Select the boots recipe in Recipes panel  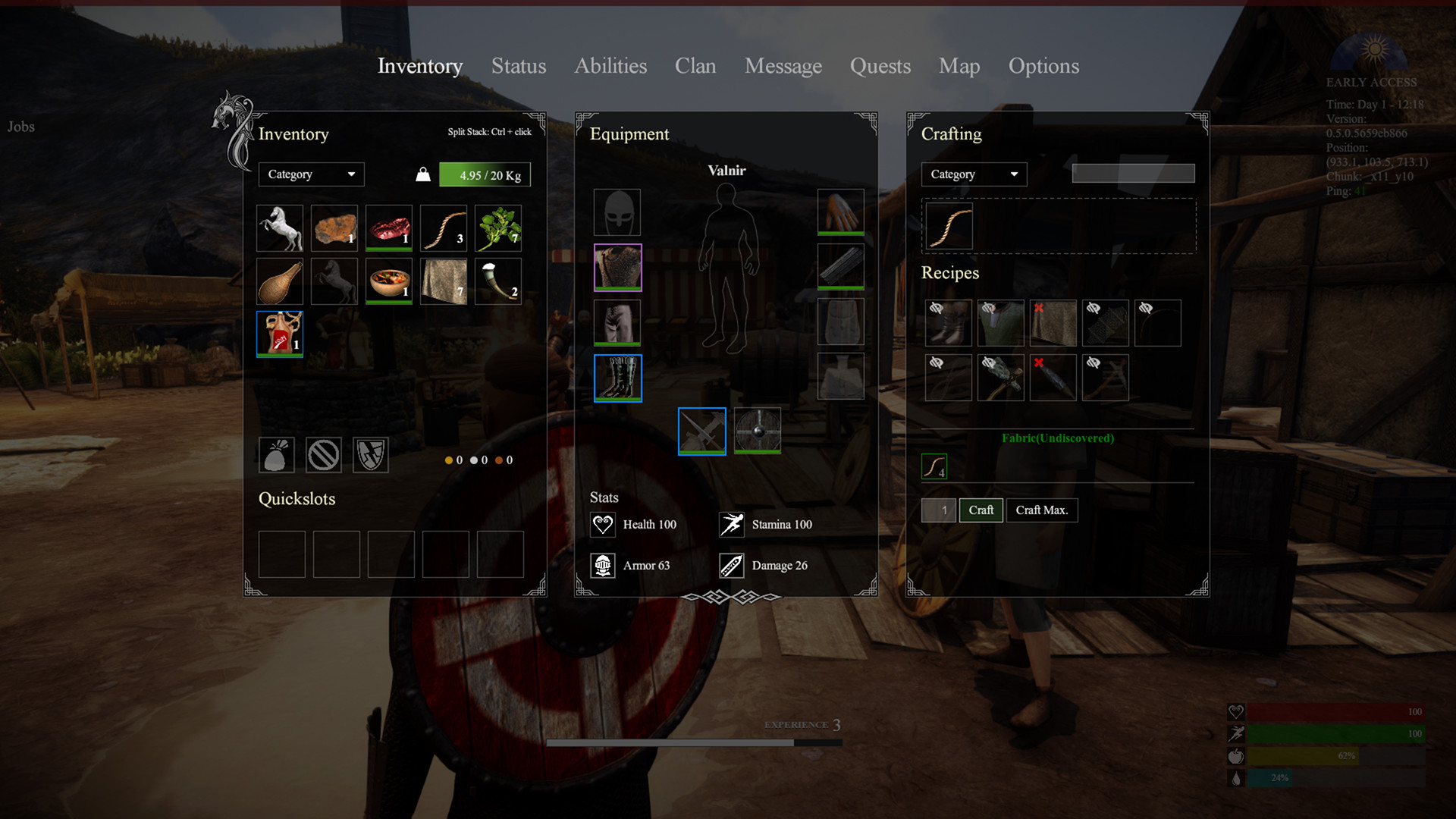pos(947,323)
